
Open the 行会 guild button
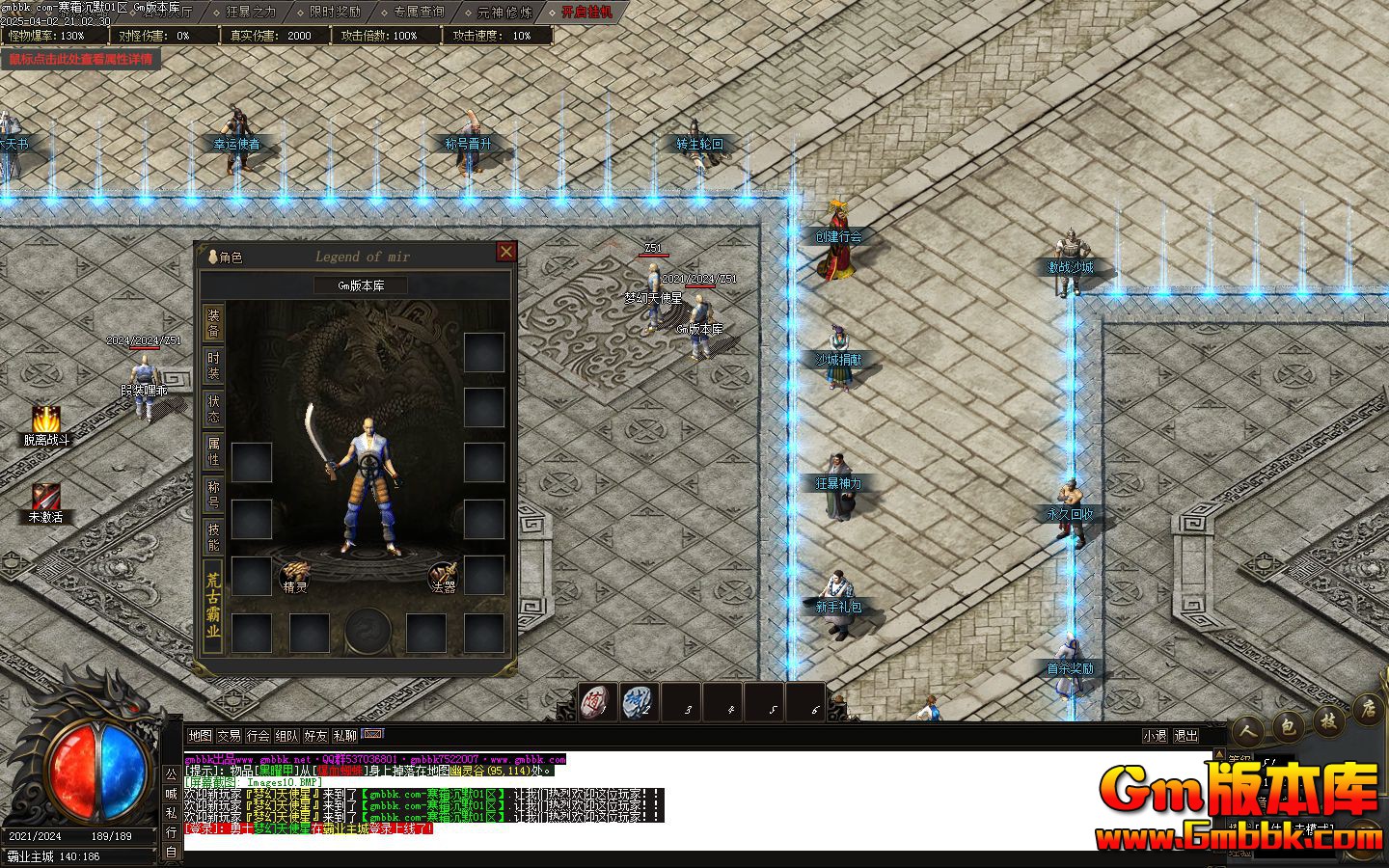point(258,736)
